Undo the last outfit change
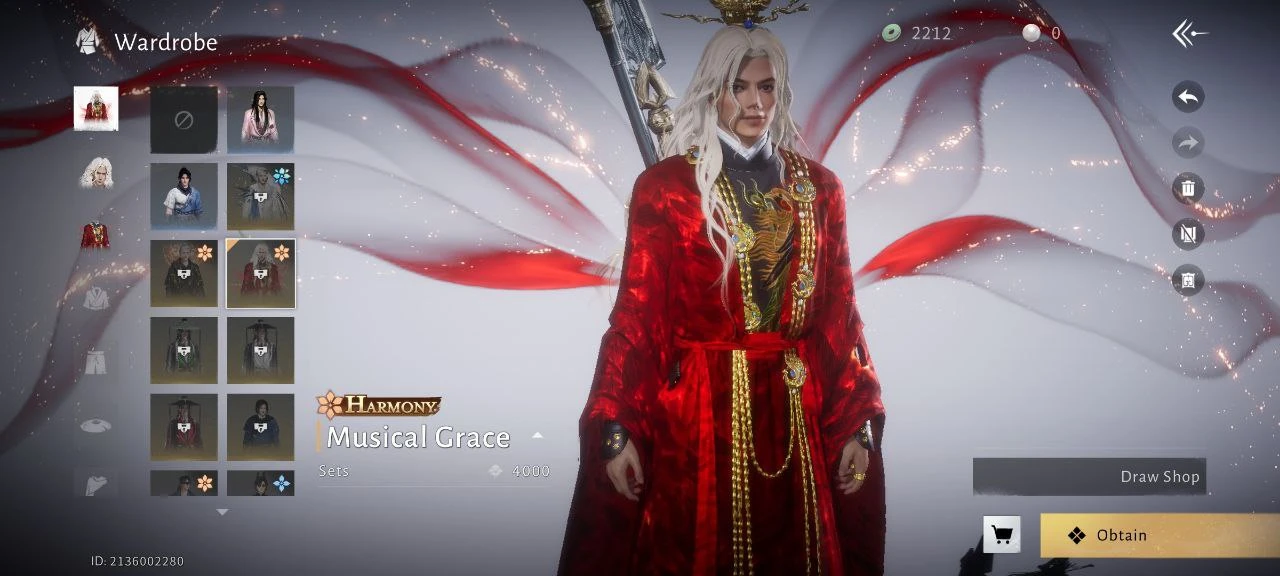1280x576 pixels. (1188, 97)
